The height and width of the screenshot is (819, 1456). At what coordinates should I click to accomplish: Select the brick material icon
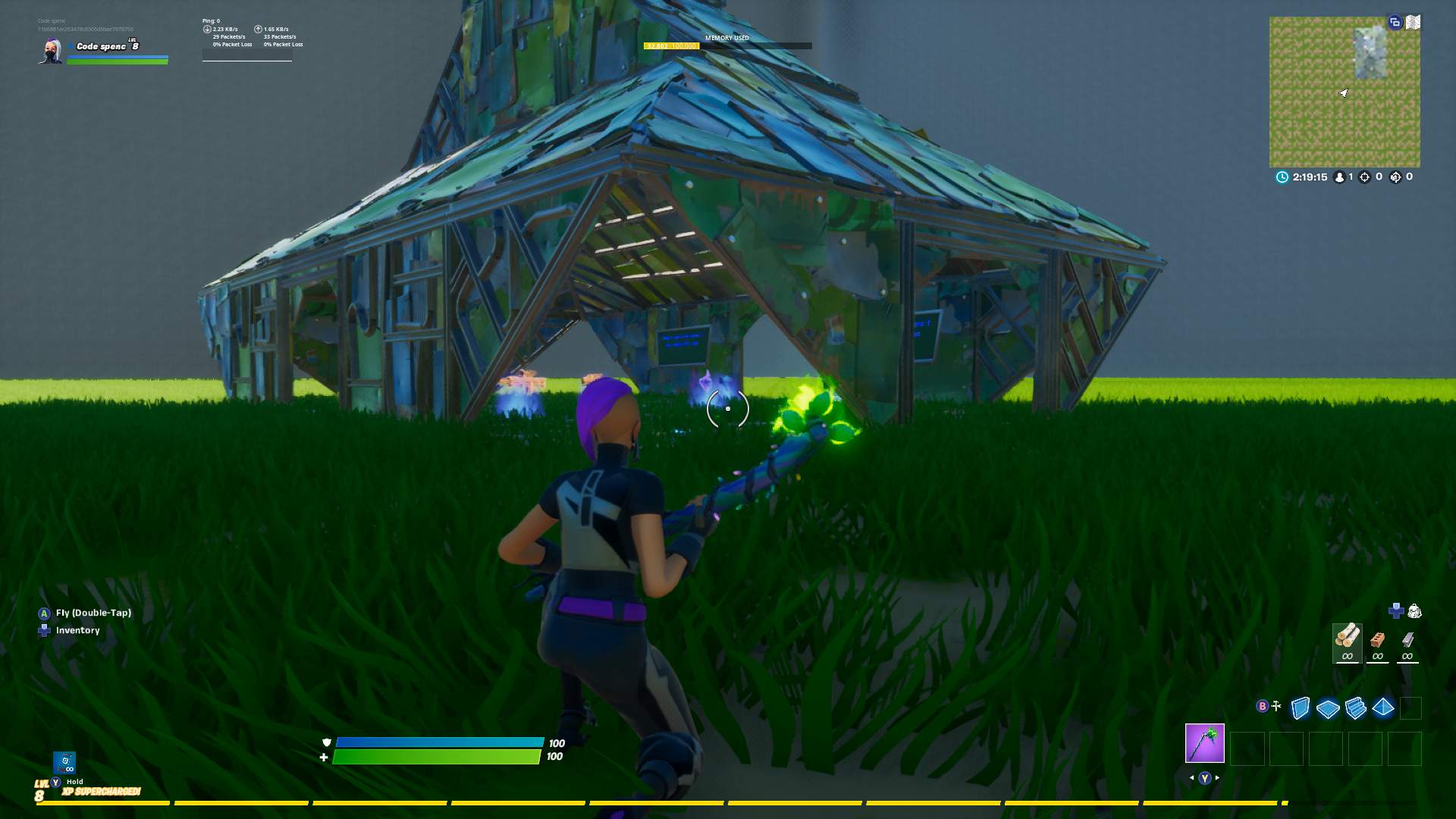coord(1379,641)
